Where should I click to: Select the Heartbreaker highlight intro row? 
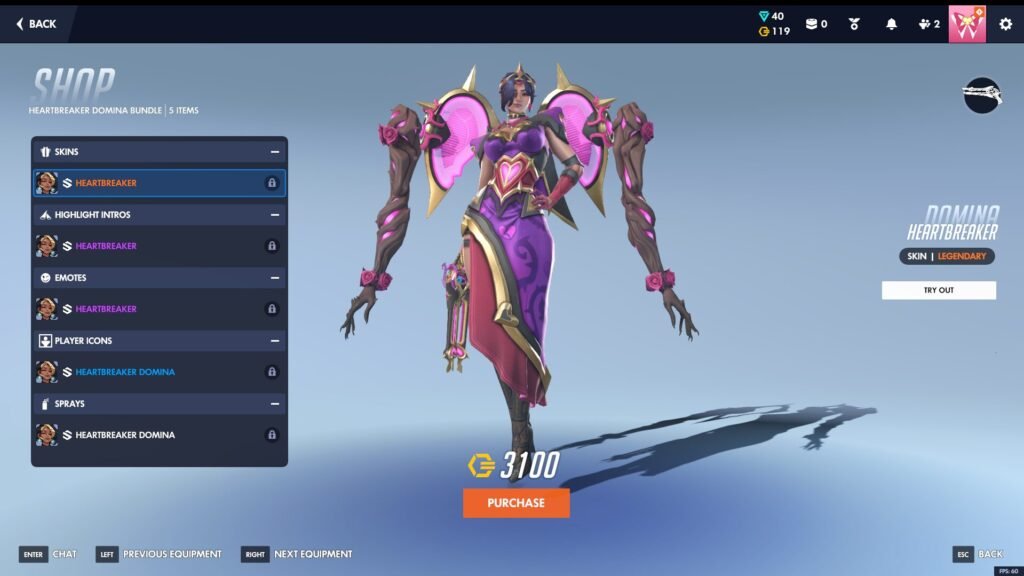pyautogui.click(x=159, y=246)
